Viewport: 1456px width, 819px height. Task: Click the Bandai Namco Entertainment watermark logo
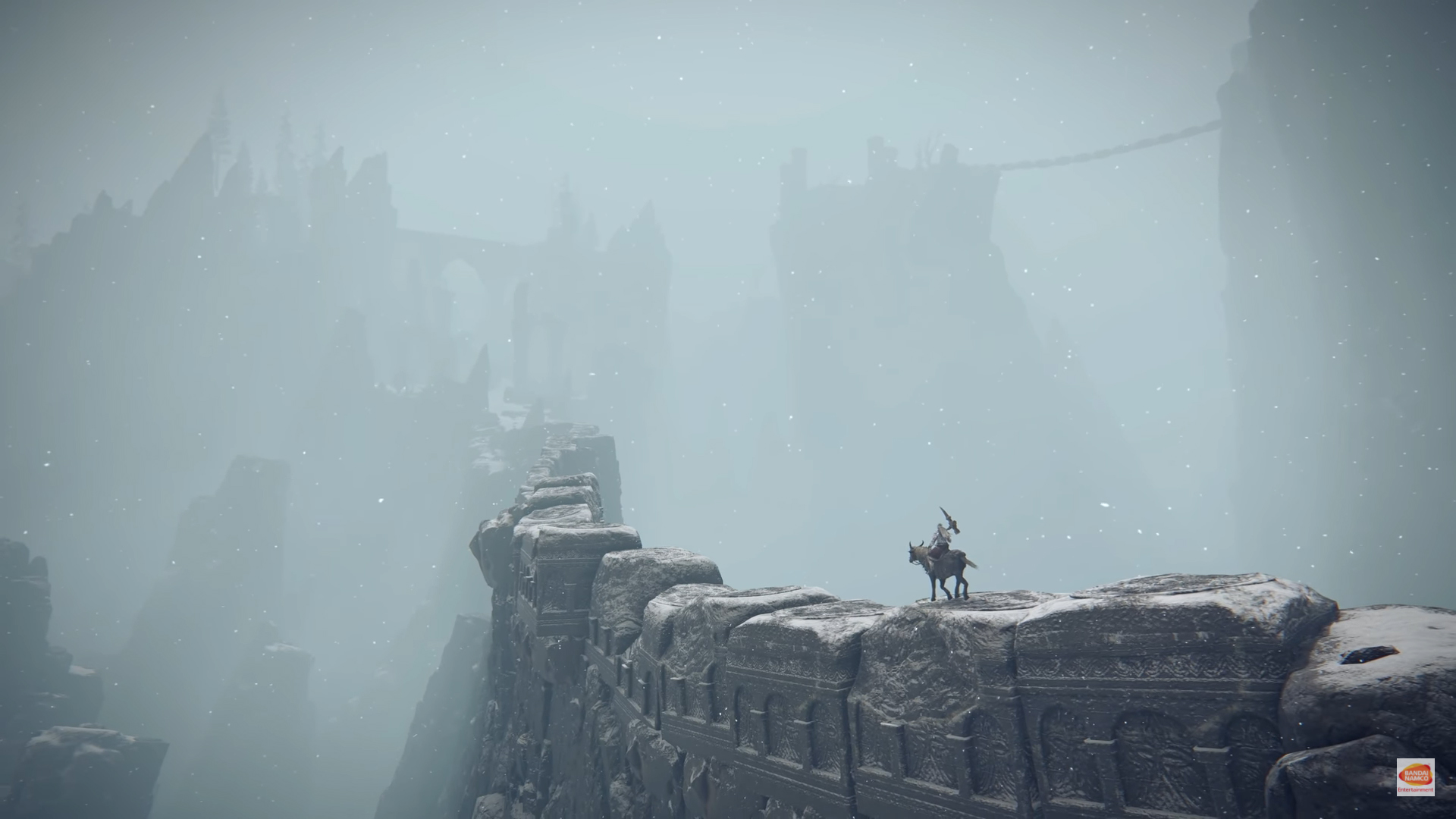pyautogui.click(x=1415, y=777)
